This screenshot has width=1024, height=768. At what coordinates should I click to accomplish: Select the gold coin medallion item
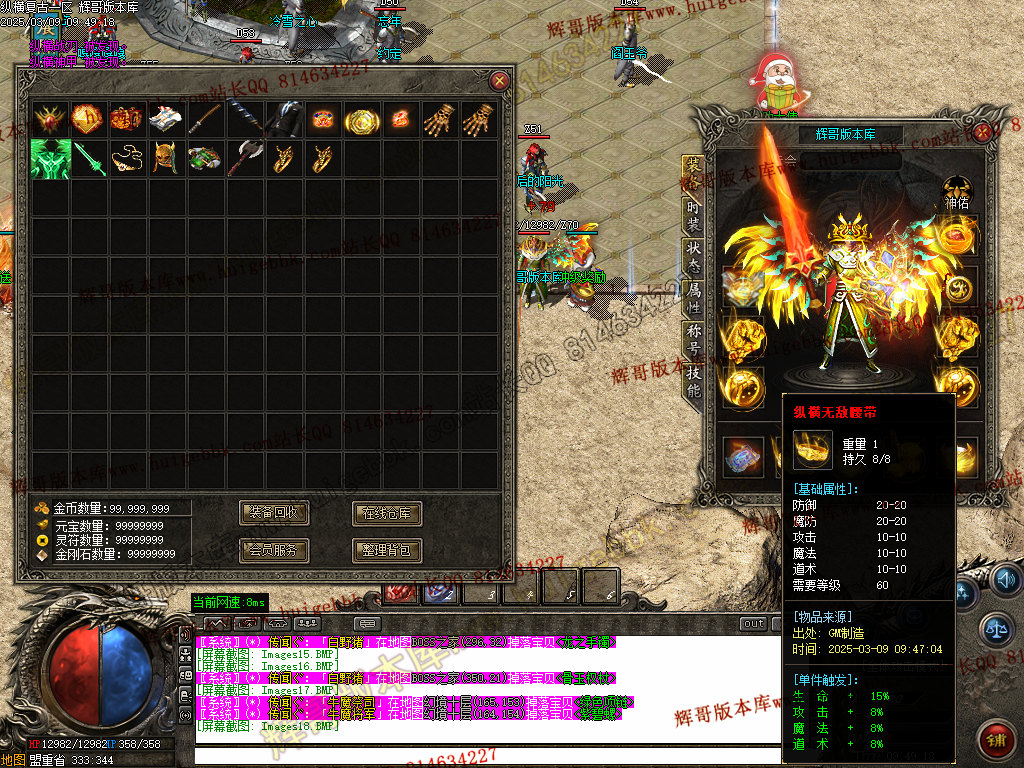point(361,120)
